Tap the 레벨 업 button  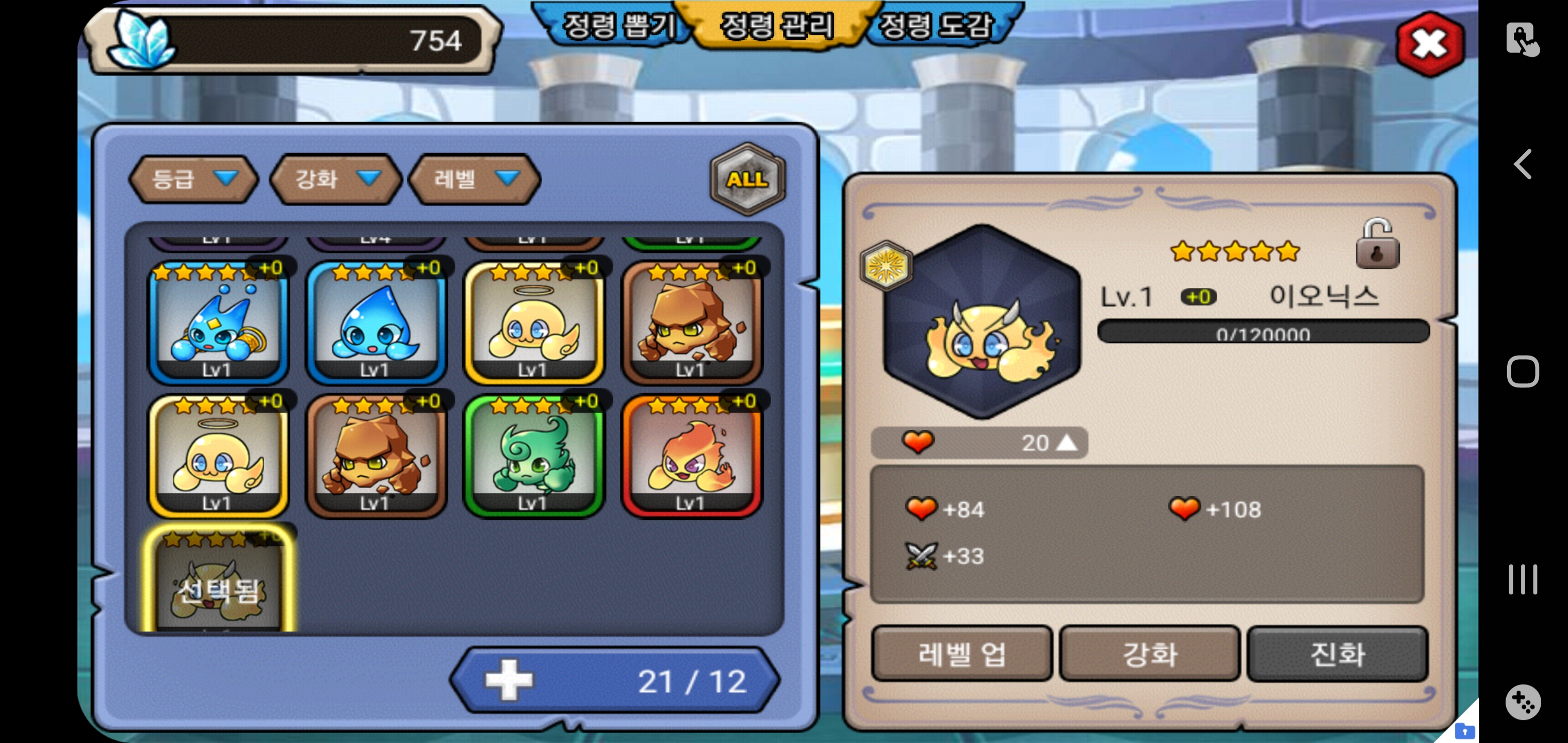[961, 654]
